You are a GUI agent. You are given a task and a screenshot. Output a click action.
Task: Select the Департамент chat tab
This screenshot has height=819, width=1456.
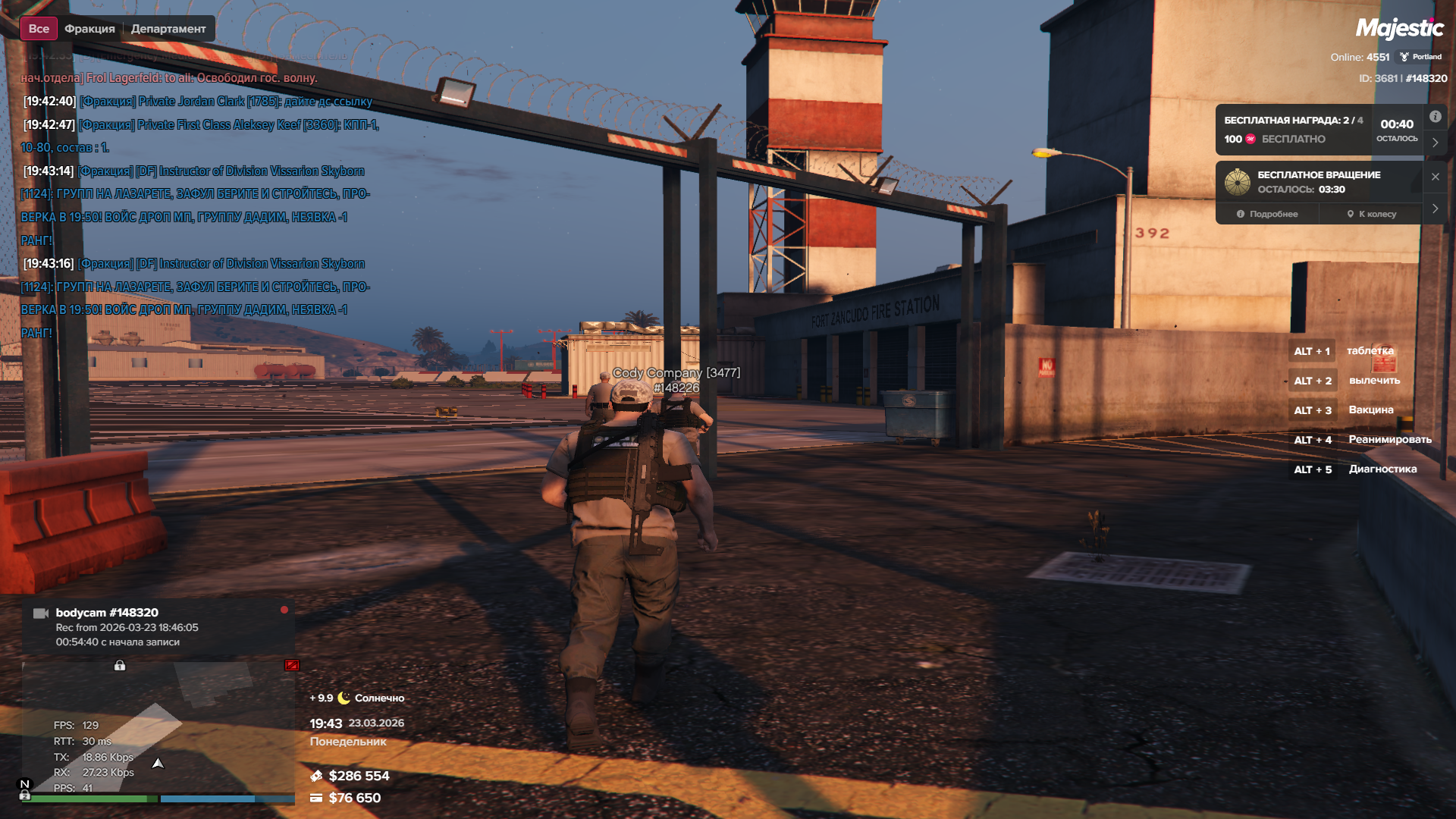point(168,29)
